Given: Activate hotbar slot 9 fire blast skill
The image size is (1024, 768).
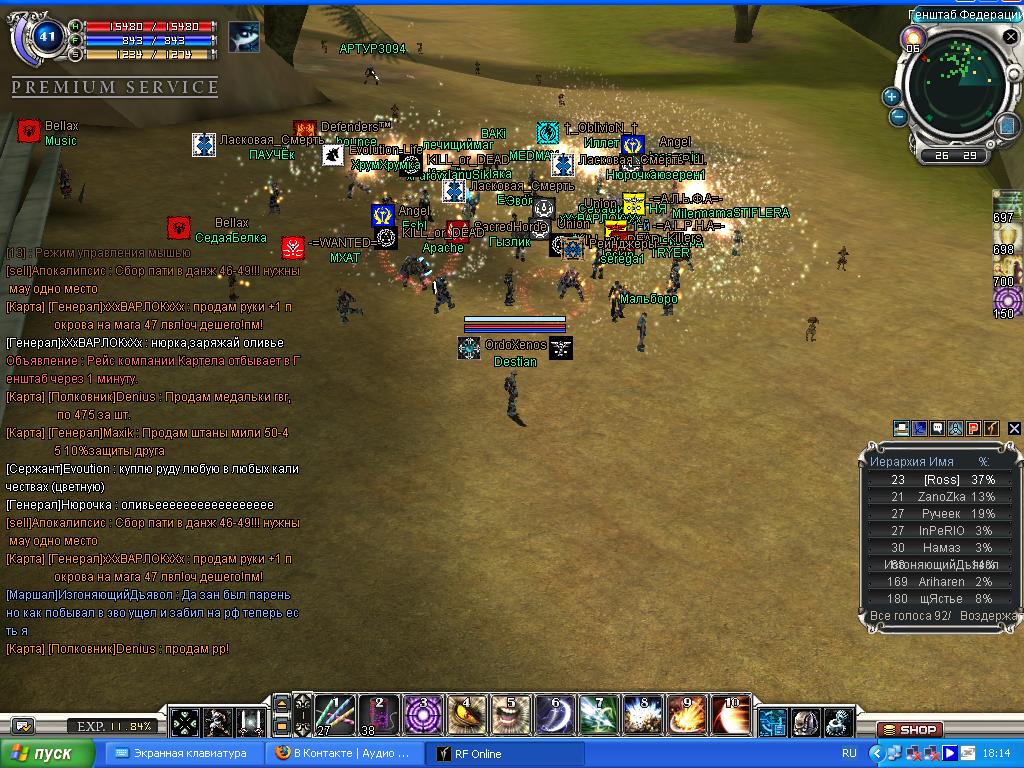Looking at the screenshot, I should point(687,715).
